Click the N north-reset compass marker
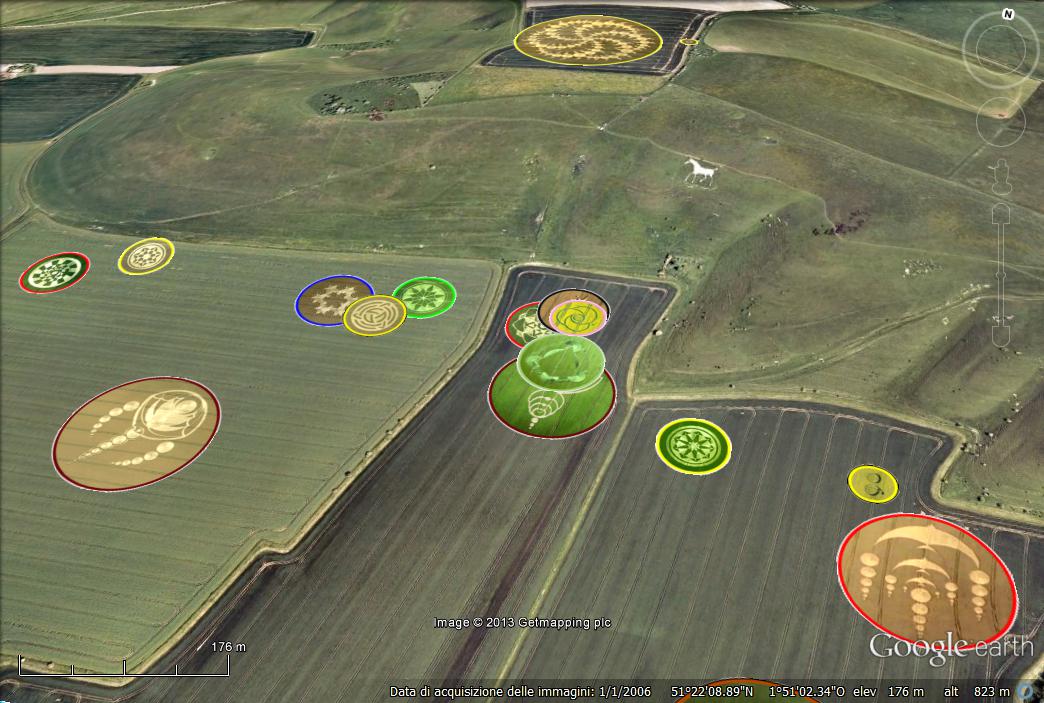 (1008, 15)
